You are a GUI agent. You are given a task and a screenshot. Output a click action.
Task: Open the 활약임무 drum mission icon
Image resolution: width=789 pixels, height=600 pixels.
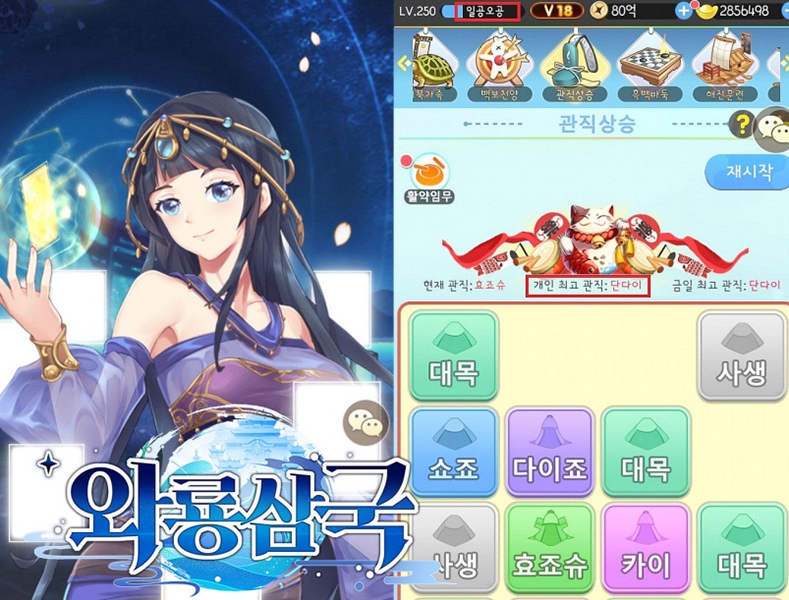428,177
